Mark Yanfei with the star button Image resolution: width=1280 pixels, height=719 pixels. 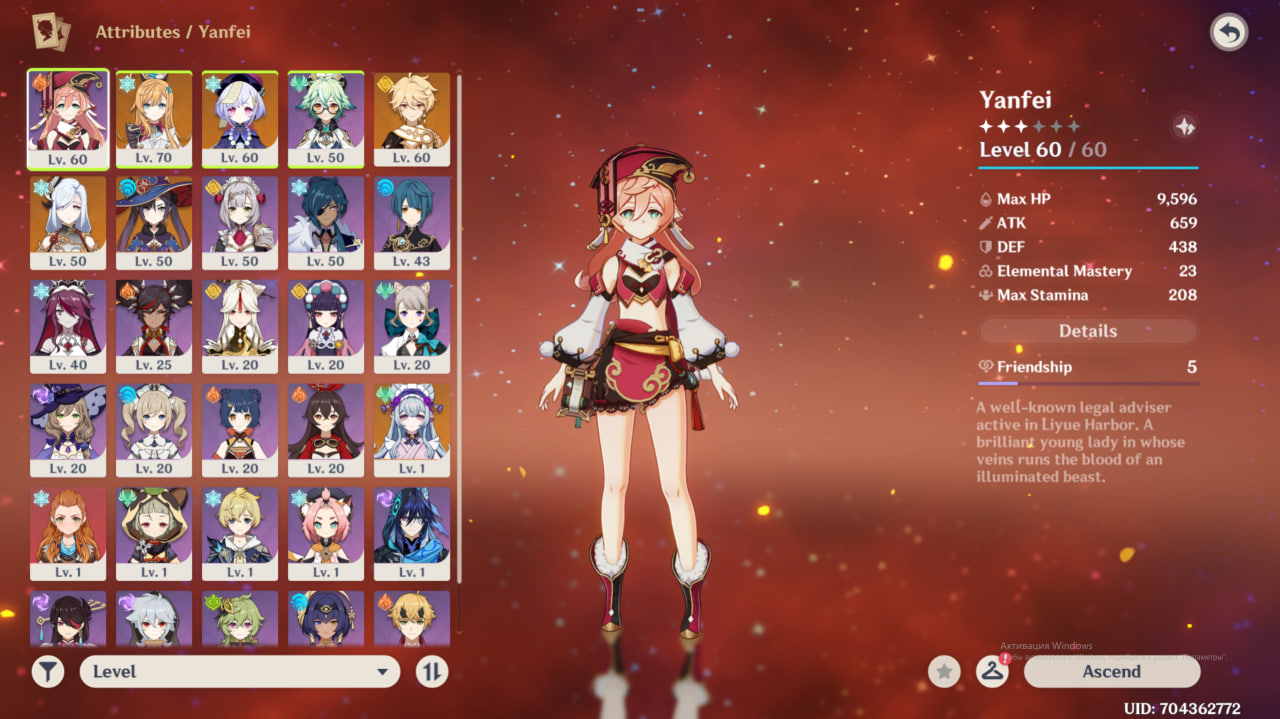point(944,672)
